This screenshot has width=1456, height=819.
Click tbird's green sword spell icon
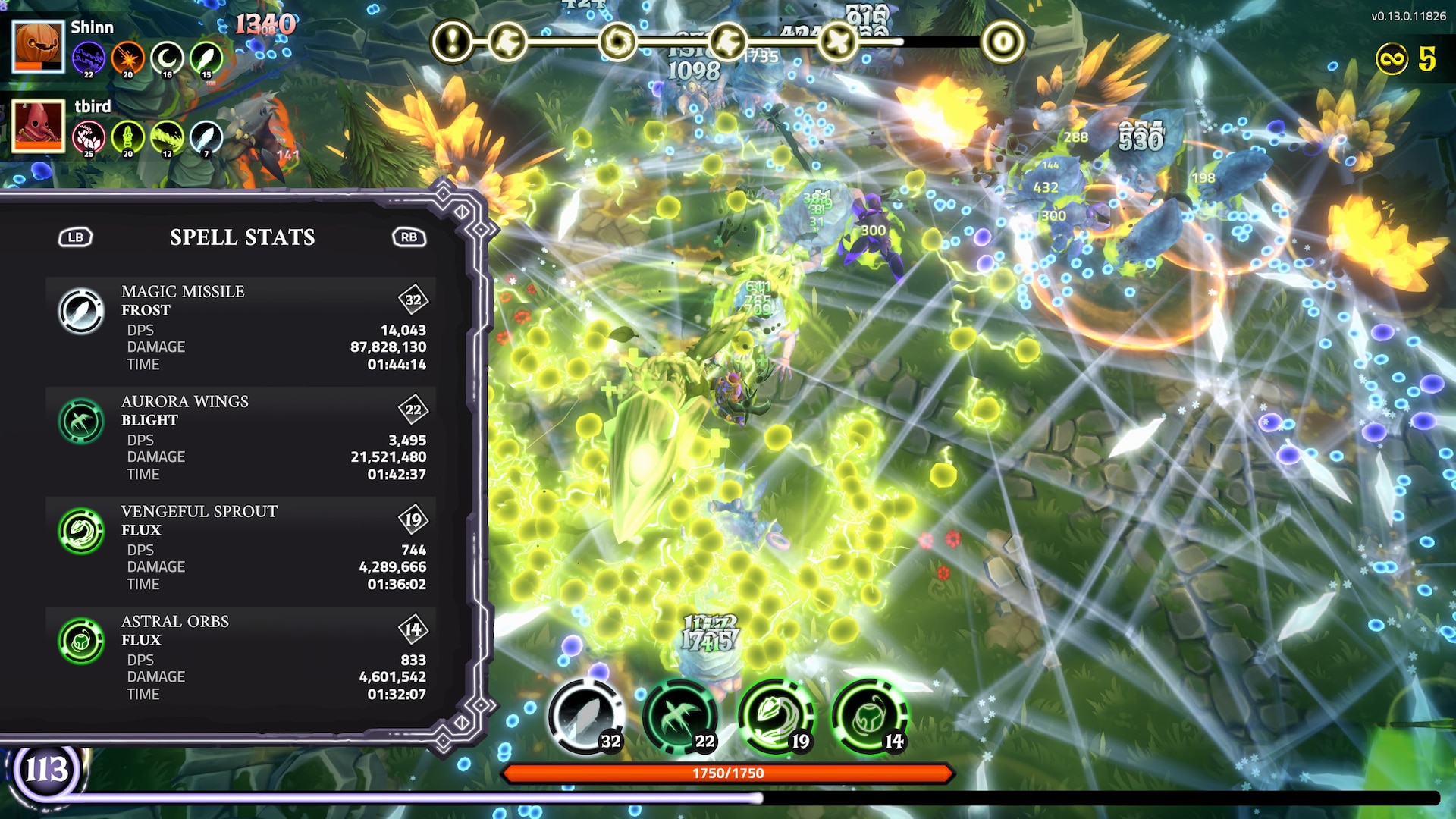pos(127,137)
